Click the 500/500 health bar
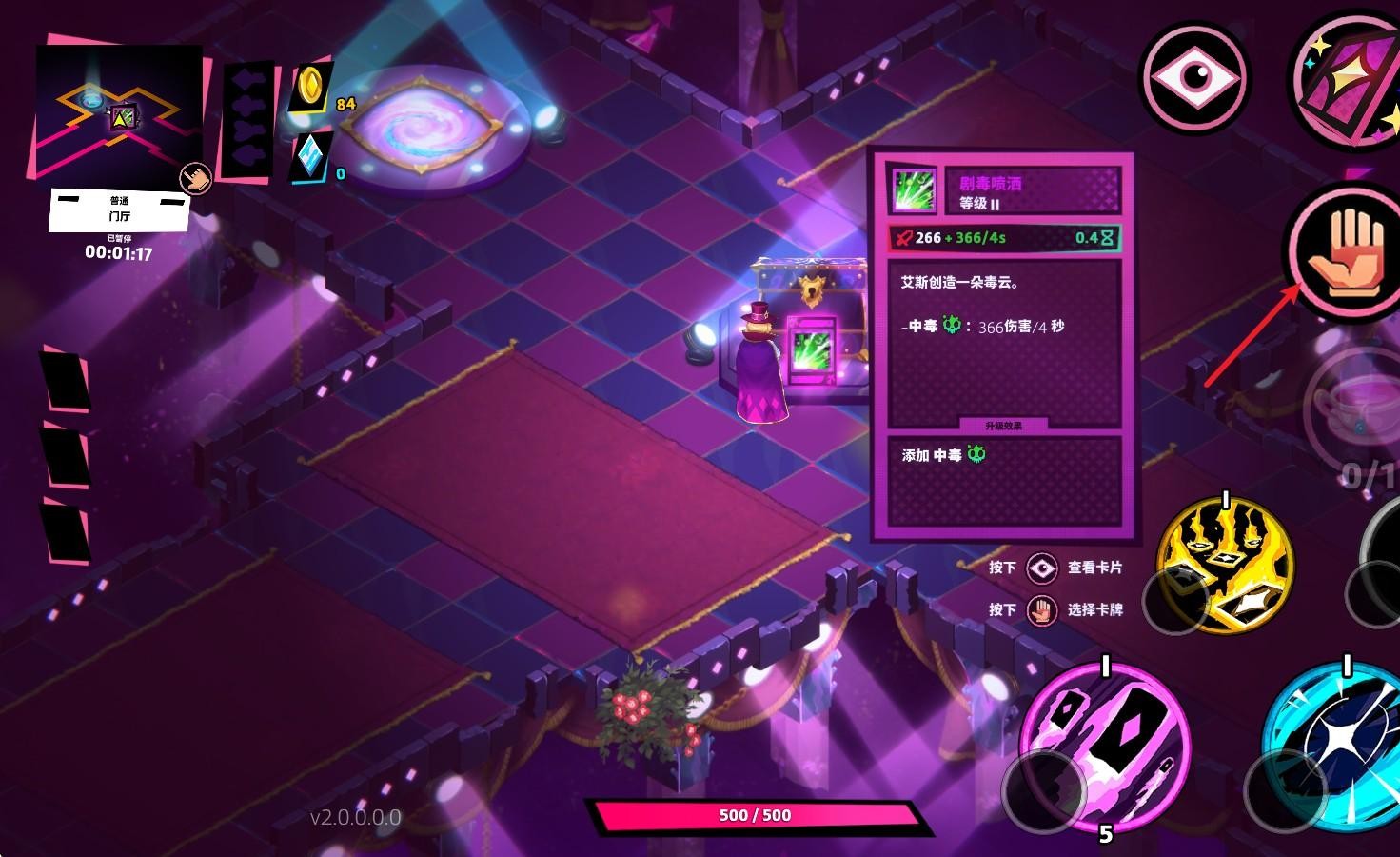The image size is (1400, 857). 754,815
